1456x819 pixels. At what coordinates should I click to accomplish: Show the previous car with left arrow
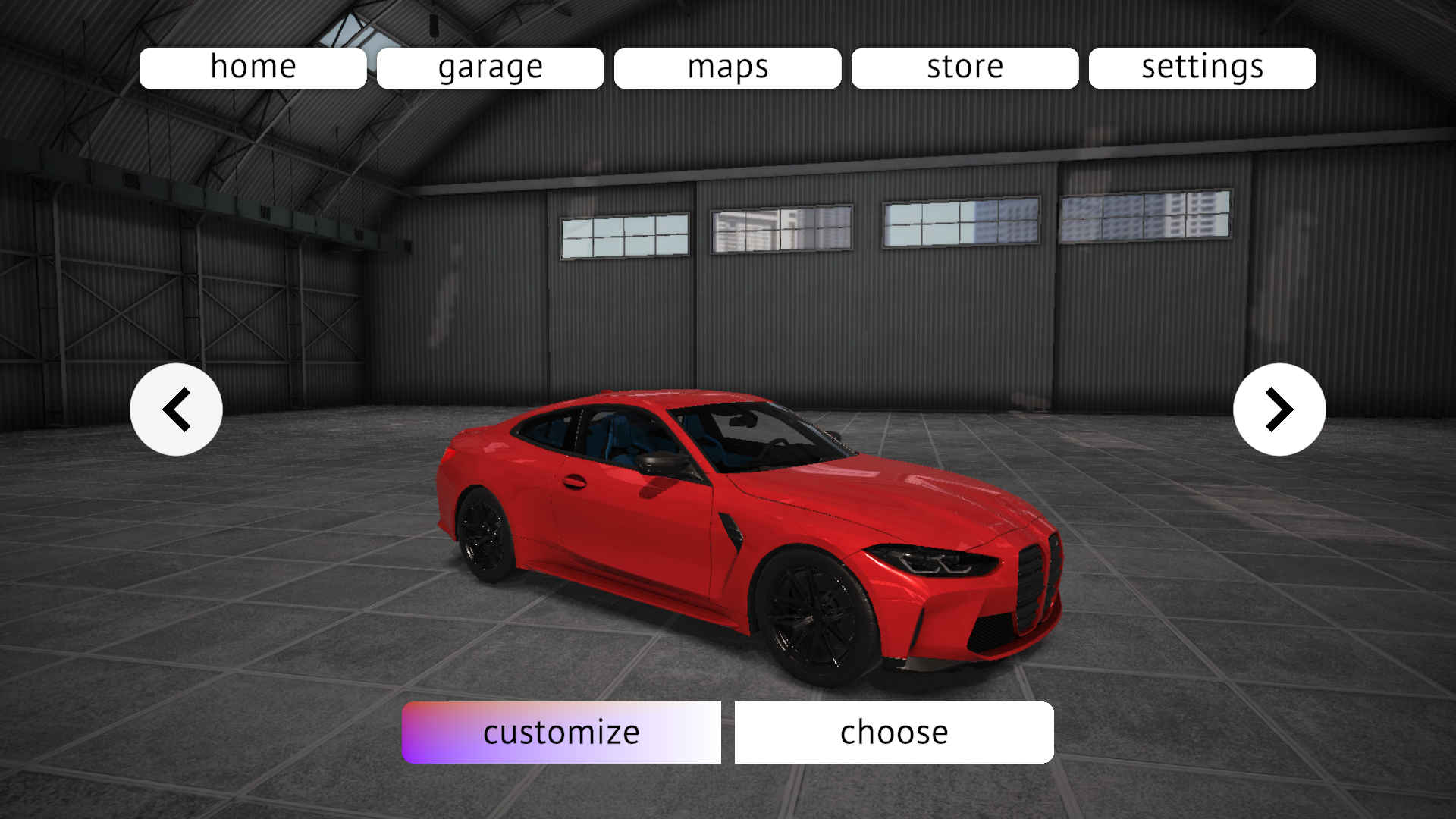coord(176,409)
